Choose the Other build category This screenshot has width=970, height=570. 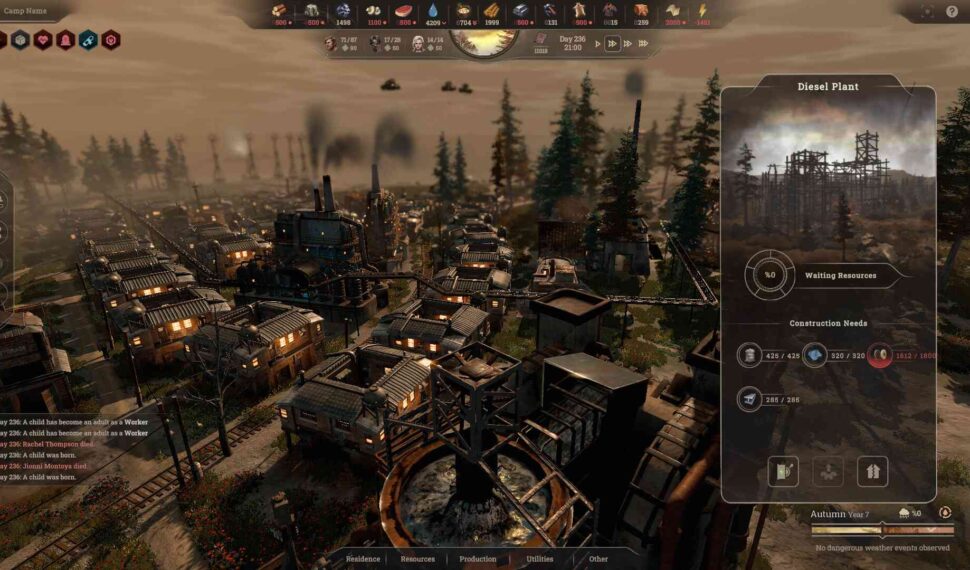tap(598, 559)
